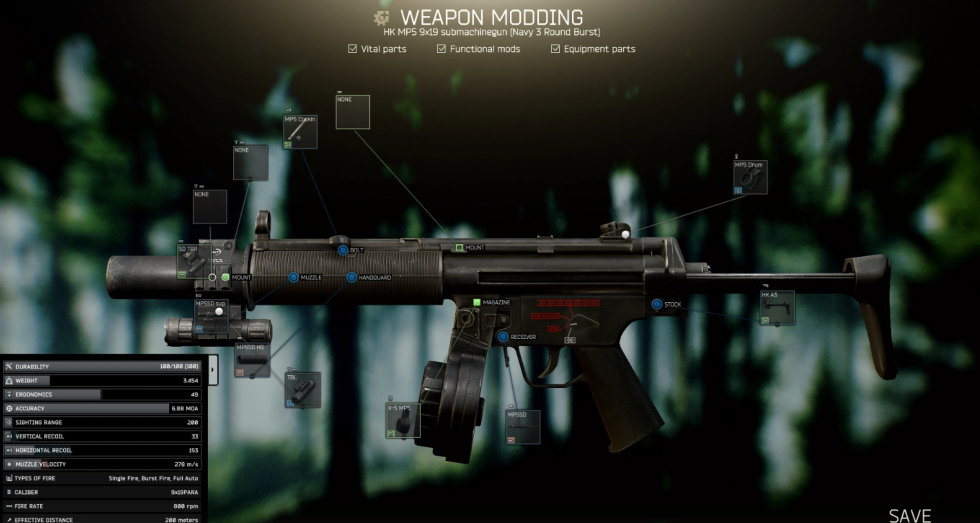The width and height of the screenshot is (980, 523).
Task: Open the empty NONE slot above the top mount
Action: coord(352,112)
